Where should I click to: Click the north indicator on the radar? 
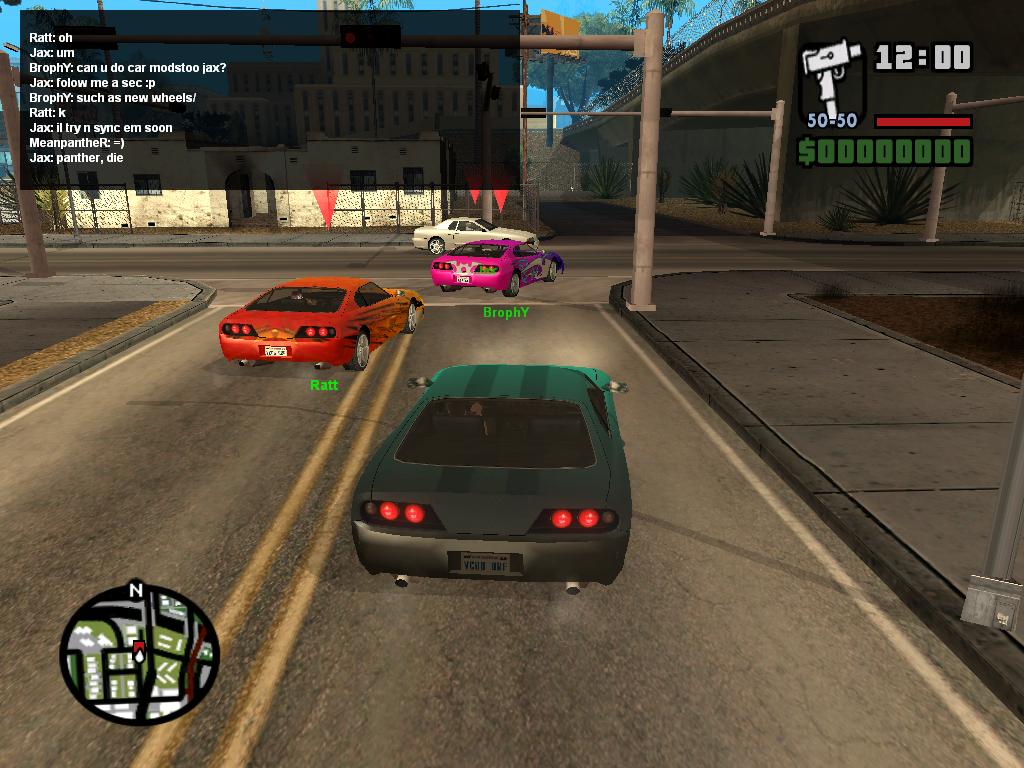coord(136,590)
